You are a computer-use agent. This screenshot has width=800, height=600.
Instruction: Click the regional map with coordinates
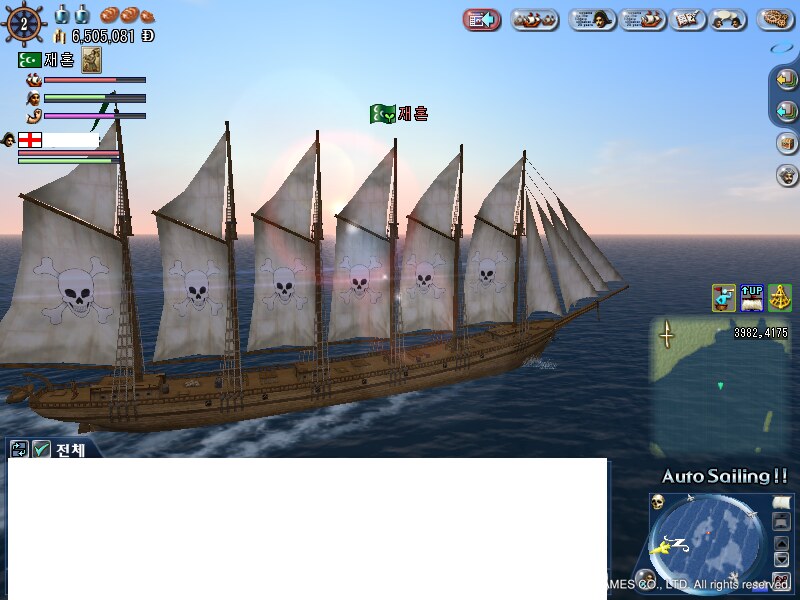click(720, 385)
